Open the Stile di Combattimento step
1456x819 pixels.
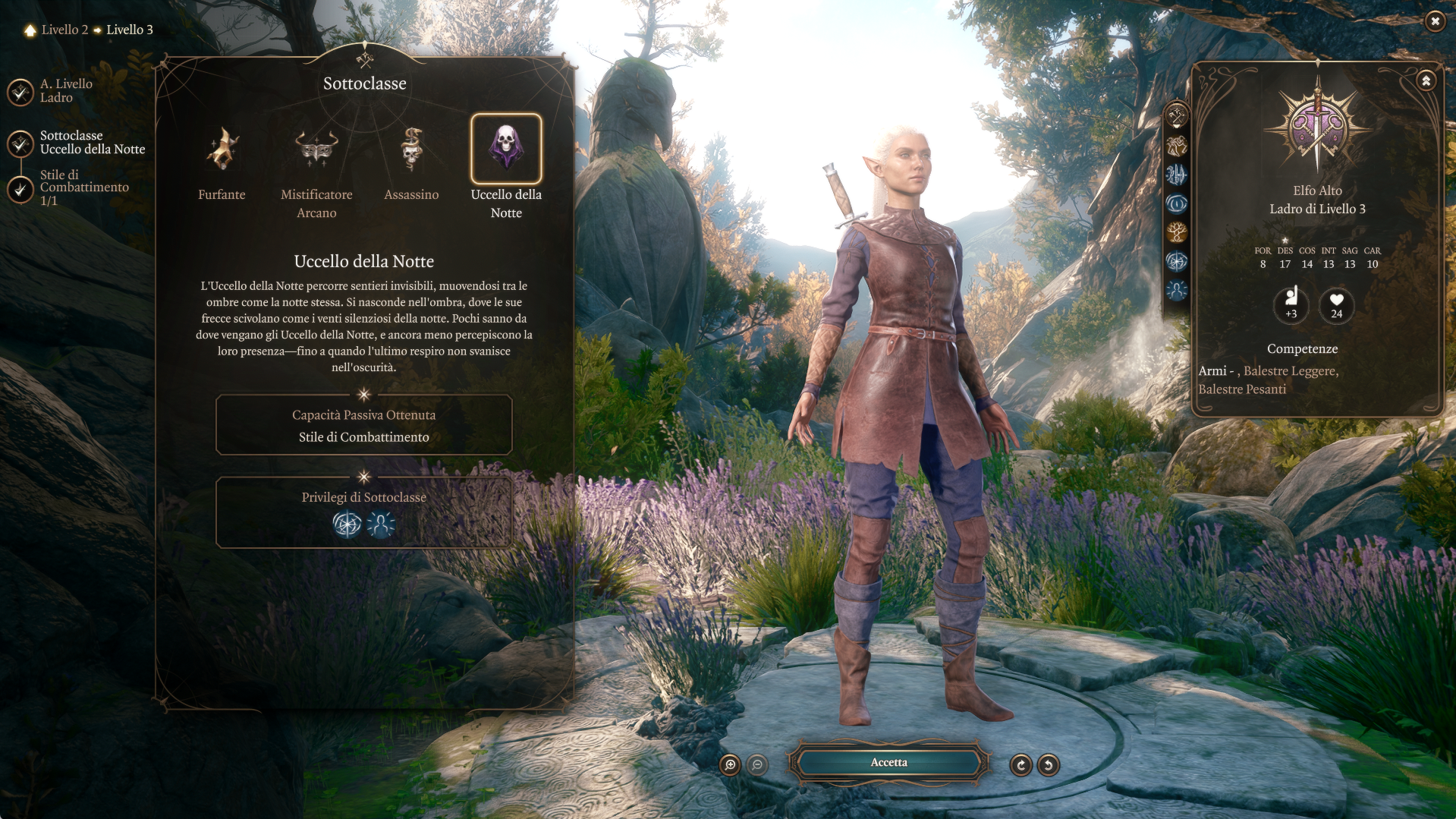20,188
